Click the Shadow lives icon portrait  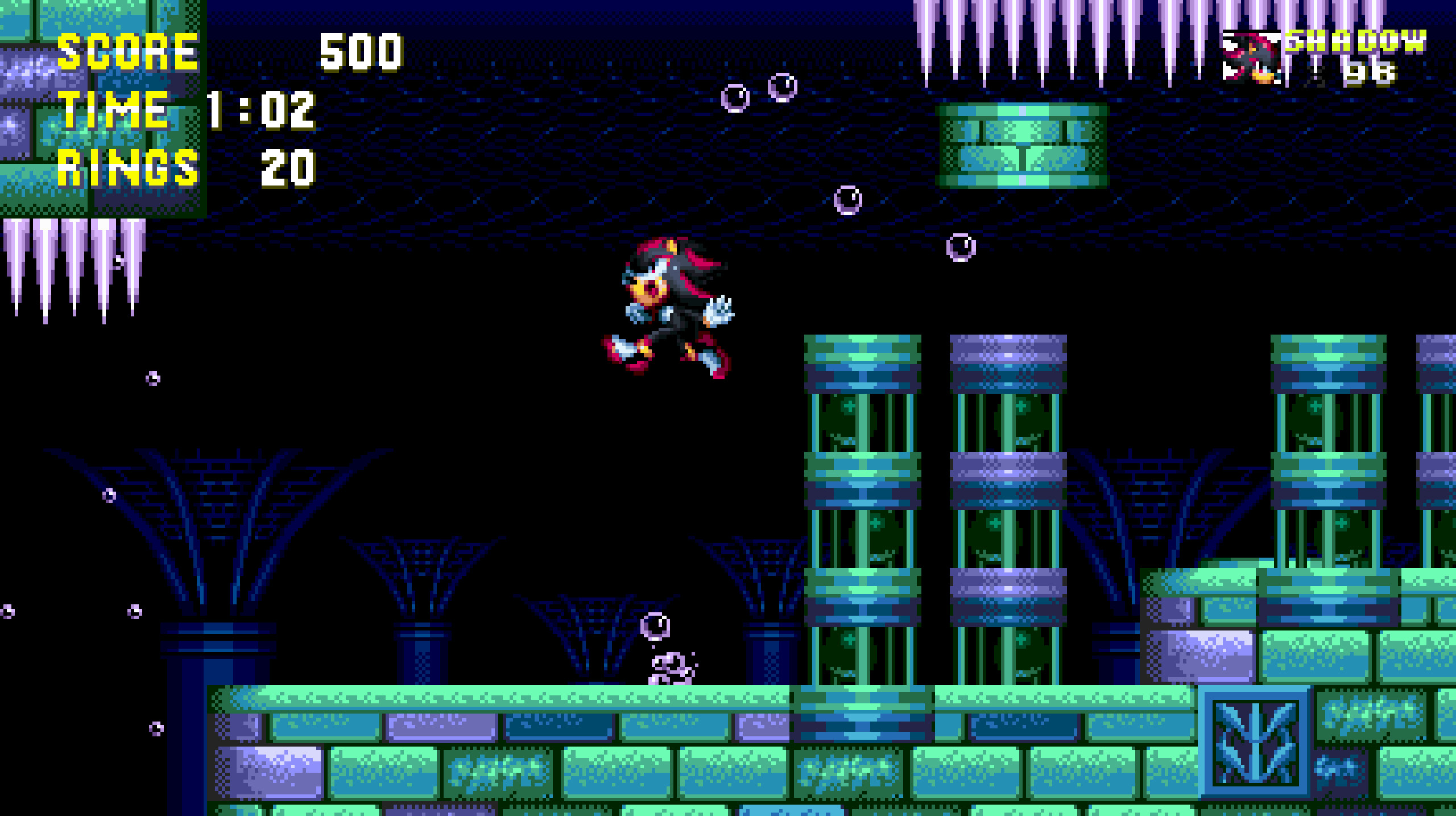(x=1250, y=57)
